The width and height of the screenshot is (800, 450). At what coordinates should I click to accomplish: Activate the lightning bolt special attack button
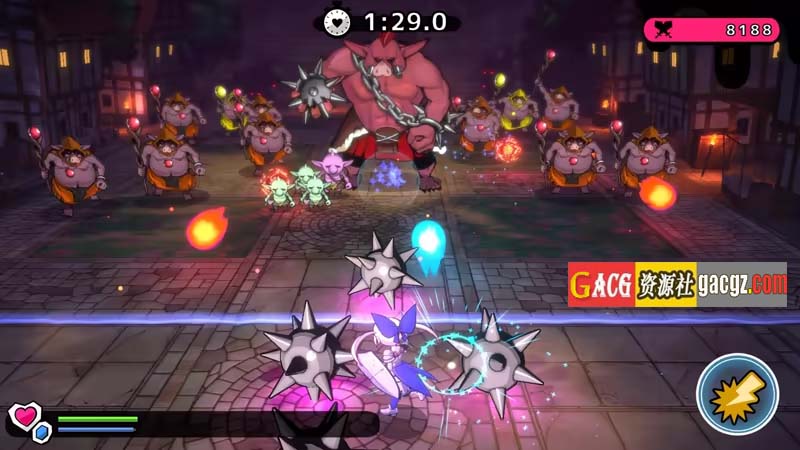click(x=738, y=393)
